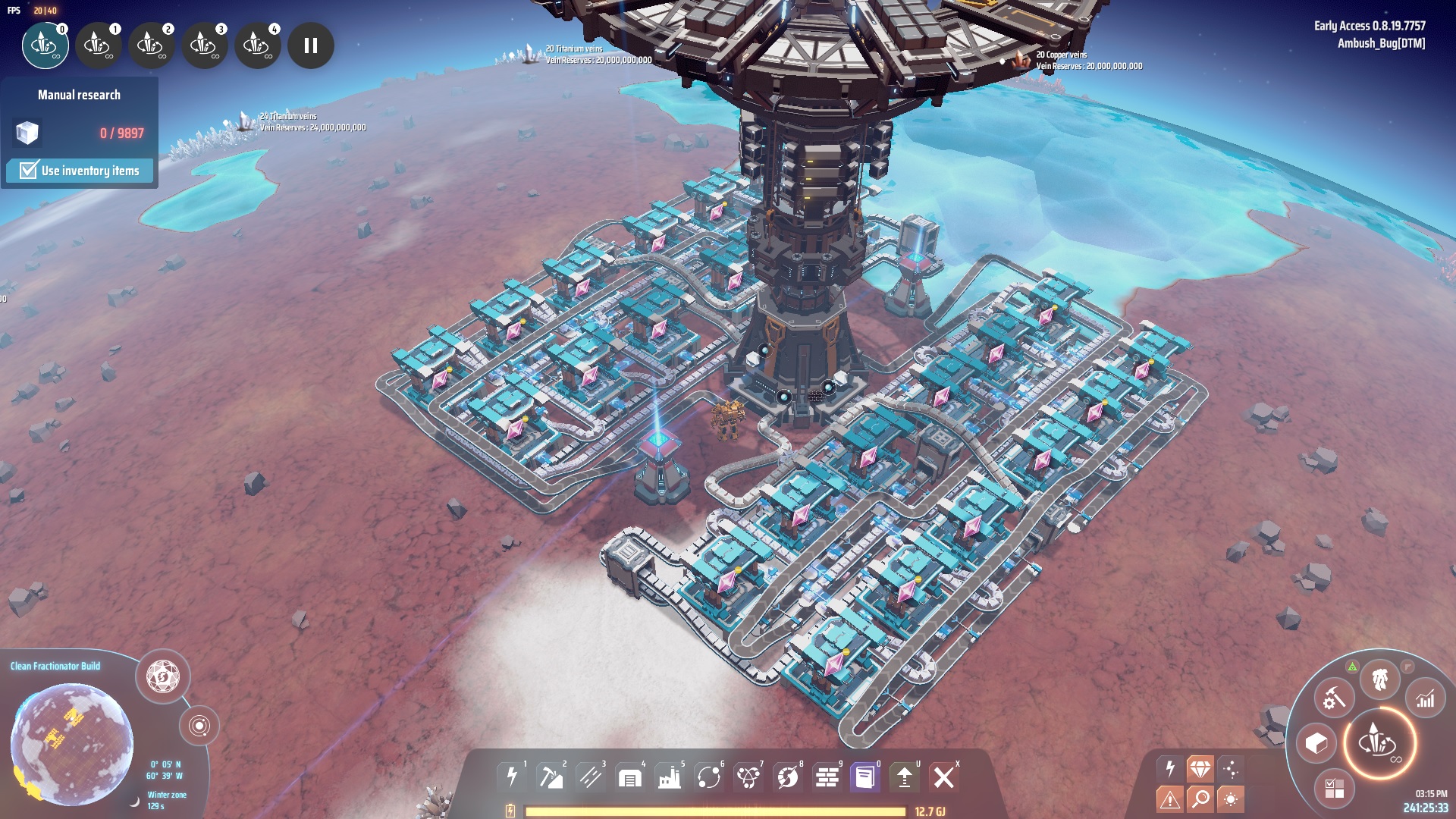Select the brick foundation build category
The height and width of the screenshot is (819, 1456).
click(827, 777)
